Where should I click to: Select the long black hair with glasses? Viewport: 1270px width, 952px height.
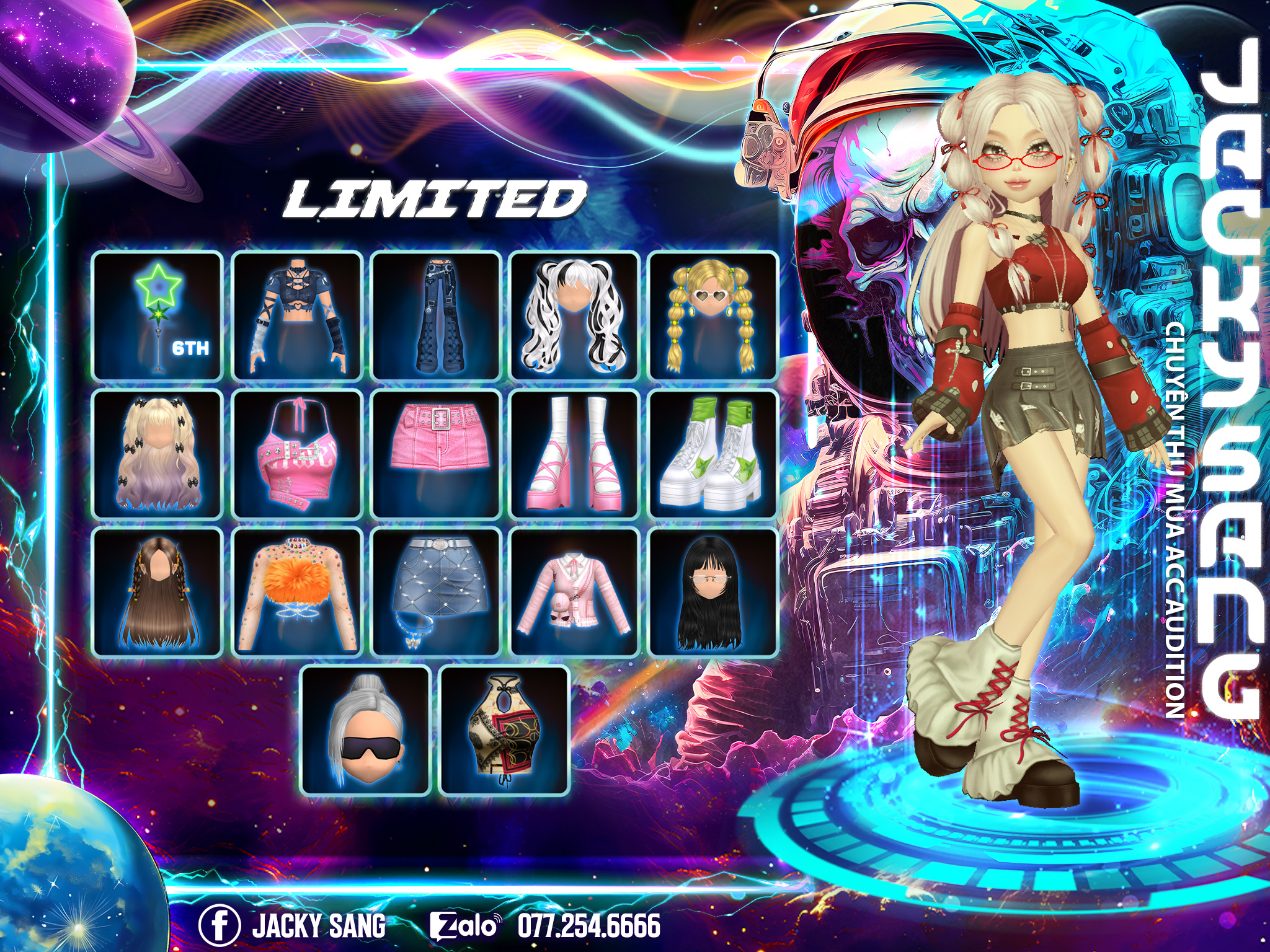tap(713, 593)
